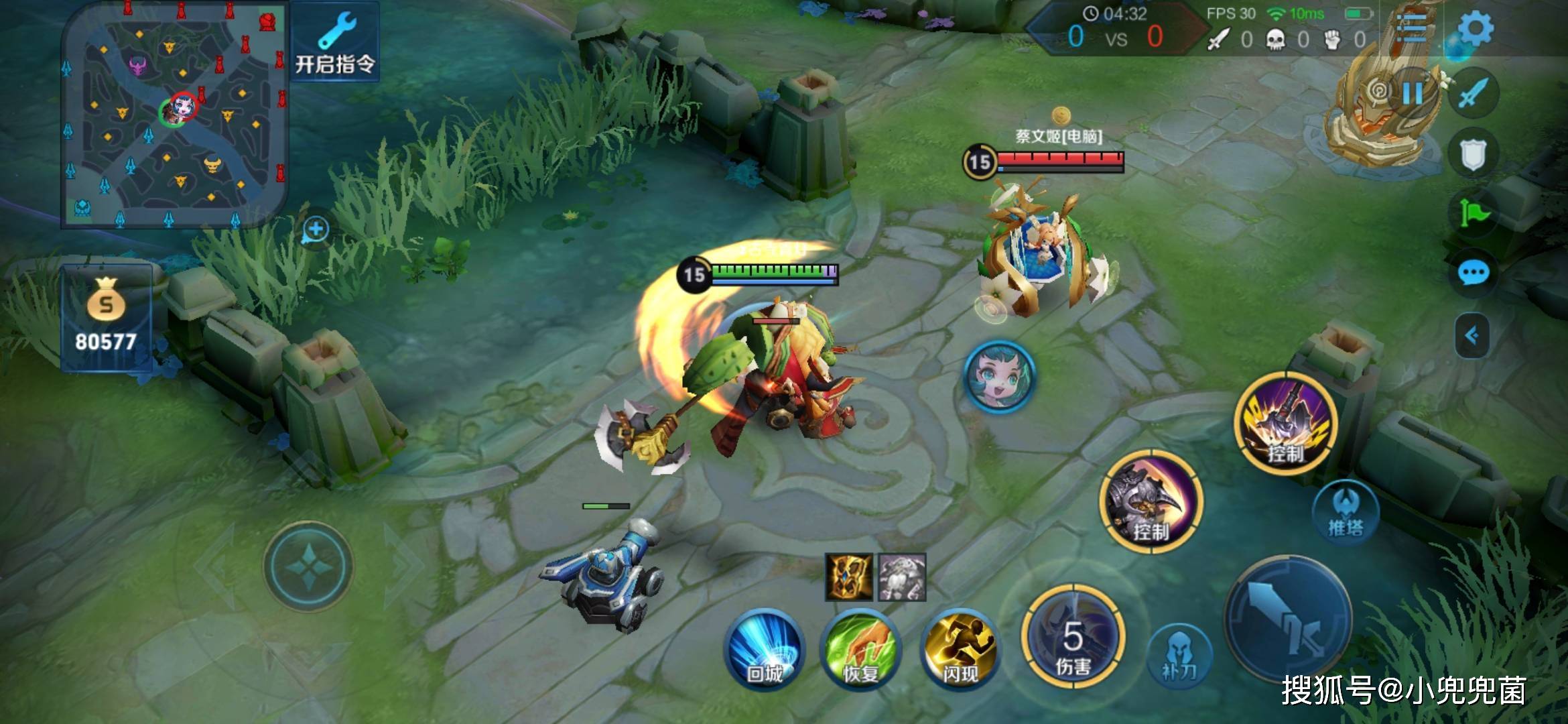
Task: Open settings with the gear icon
Action: (1475, 28)
